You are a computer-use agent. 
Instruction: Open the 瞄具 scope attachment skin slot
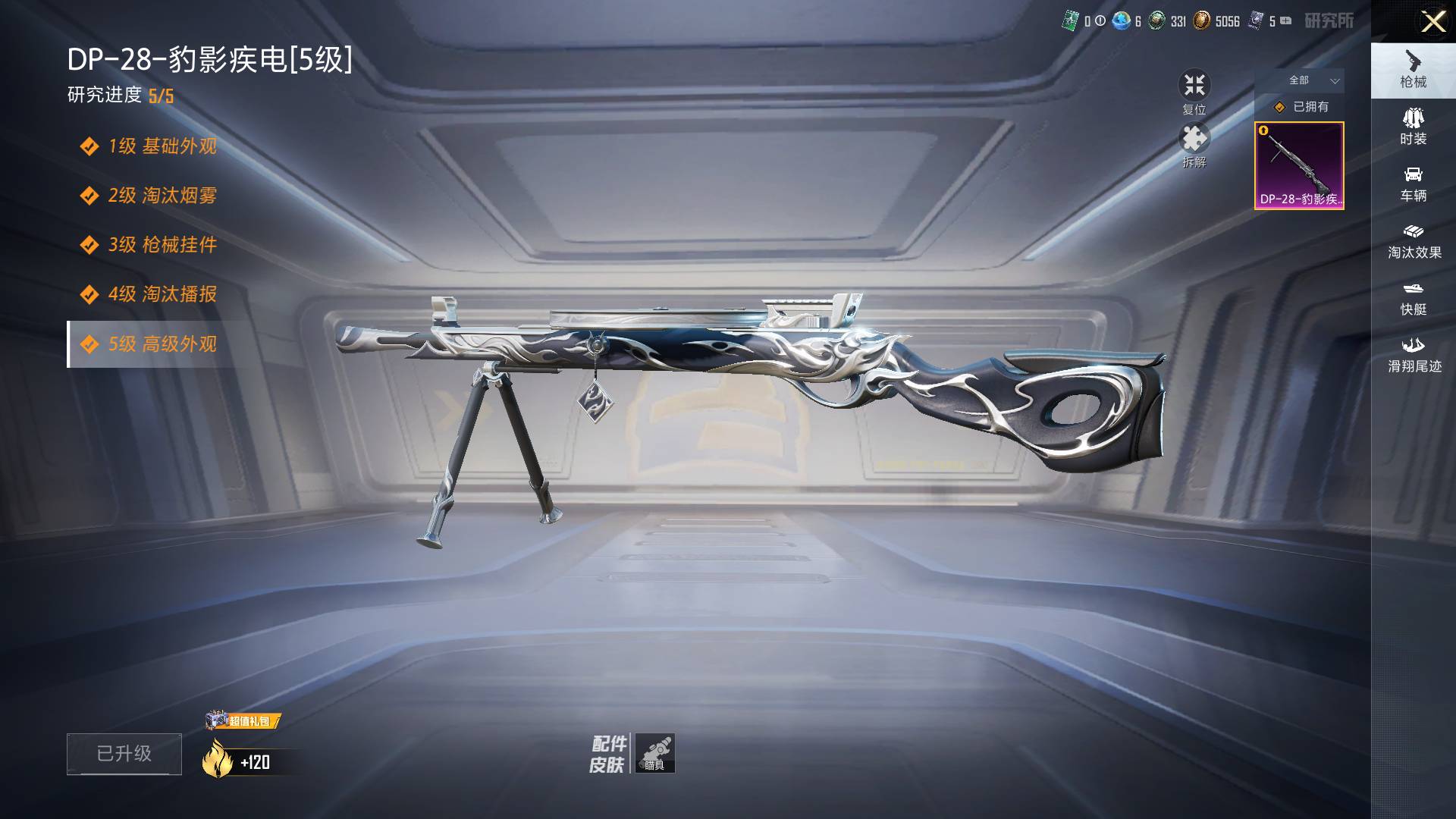654,753
